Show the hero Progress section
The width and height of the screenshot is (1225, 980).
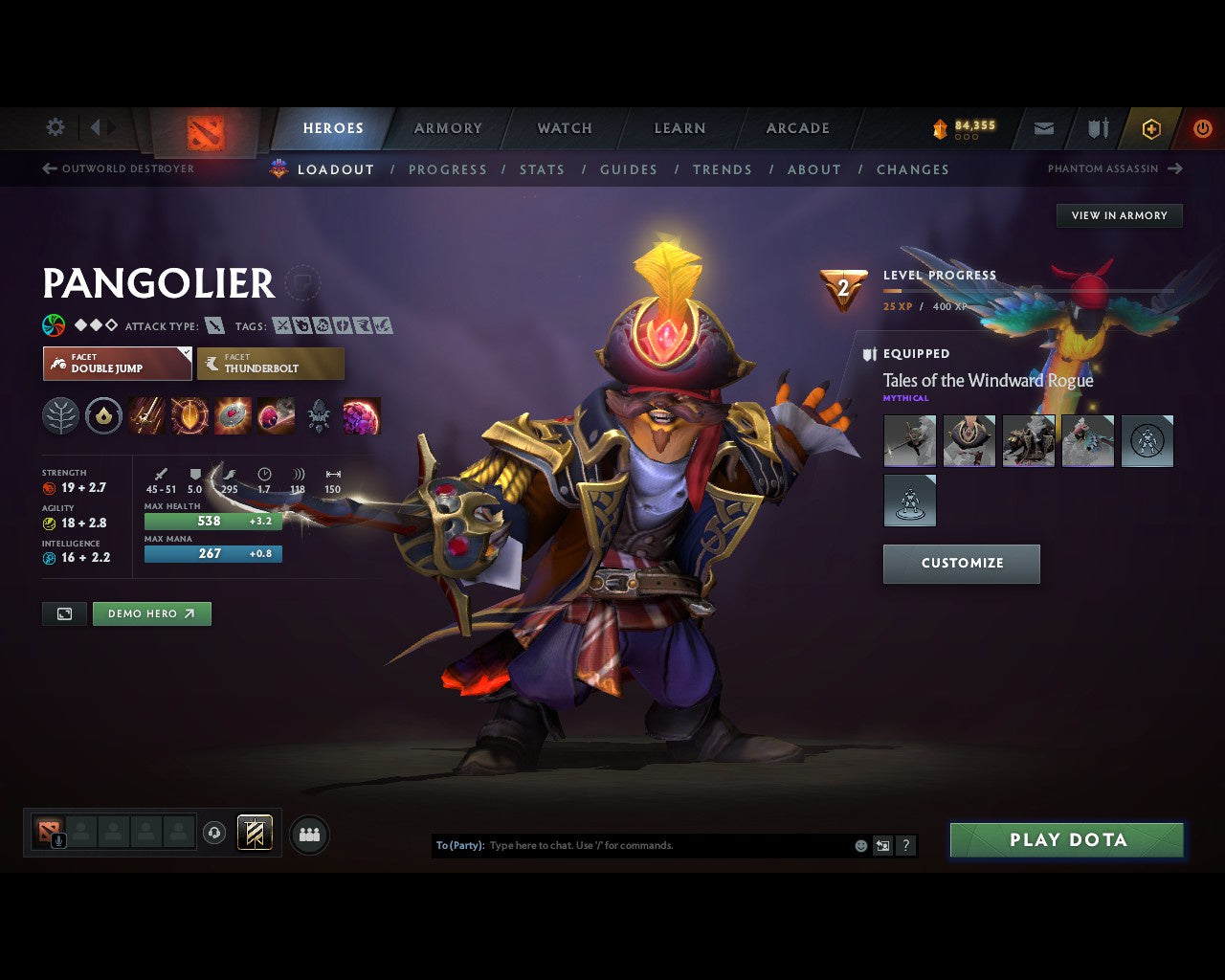447,169
